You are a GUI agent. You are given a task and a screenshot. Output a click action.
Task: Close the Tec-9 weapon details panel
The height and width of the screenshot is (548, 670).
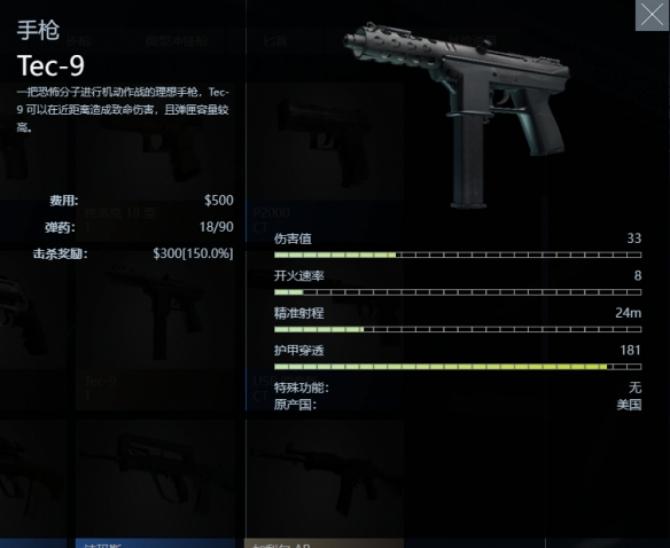point(651,16)
